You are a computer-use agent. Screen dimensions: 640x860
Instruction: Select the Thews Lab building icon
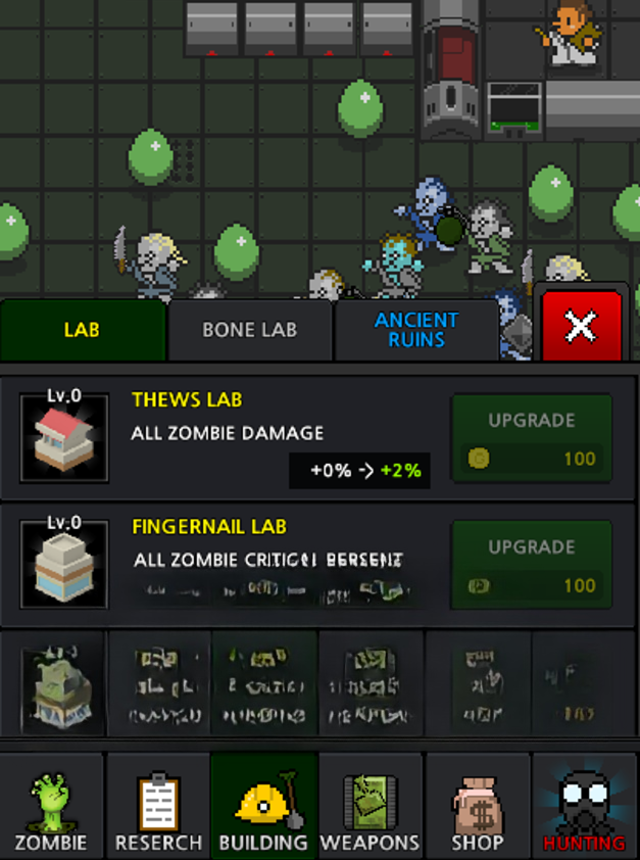pyautogui.click(x=64, y=439)
